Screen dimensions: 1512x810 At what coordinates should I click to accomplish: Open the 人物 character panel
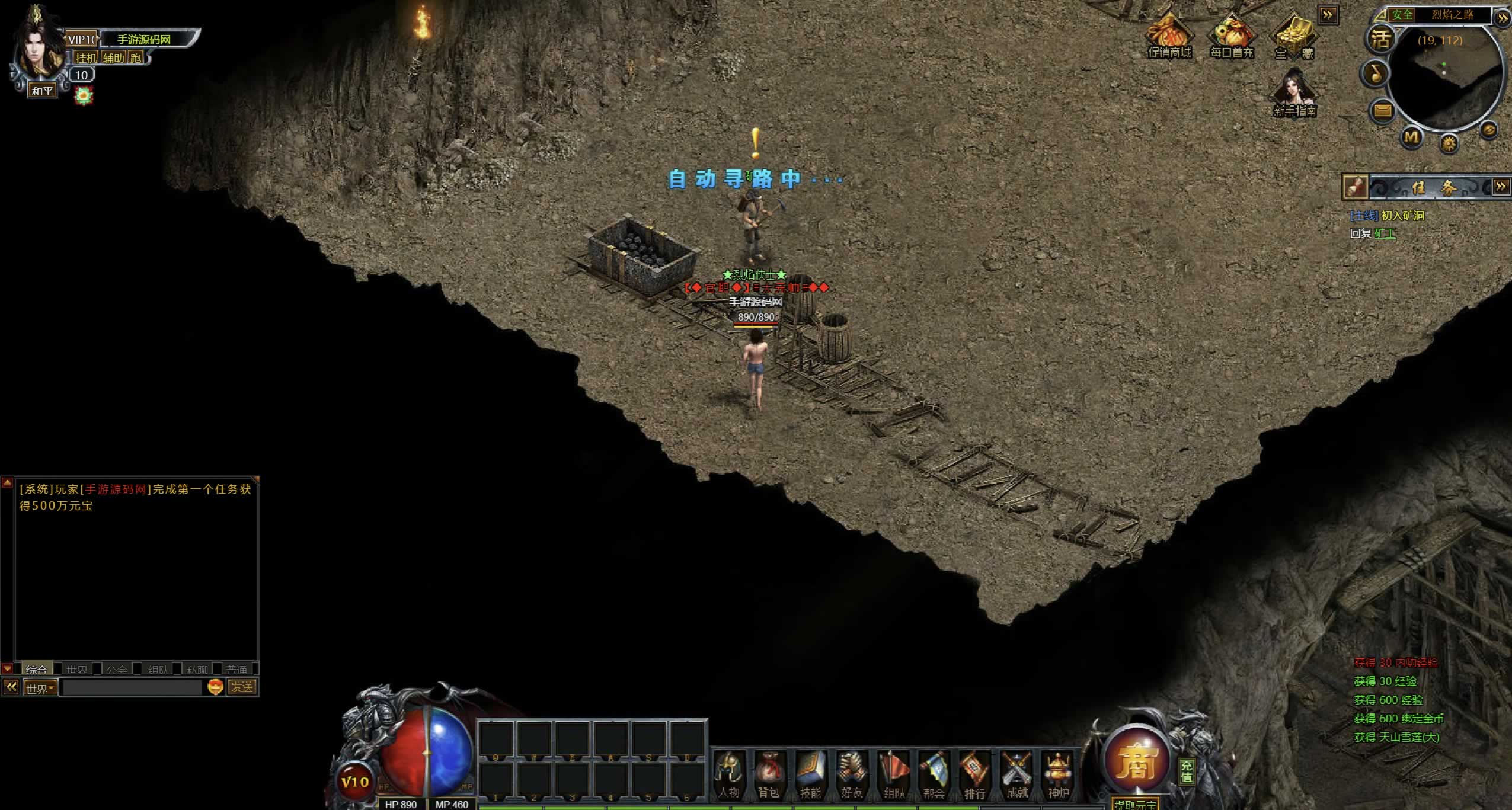point(728,773)
